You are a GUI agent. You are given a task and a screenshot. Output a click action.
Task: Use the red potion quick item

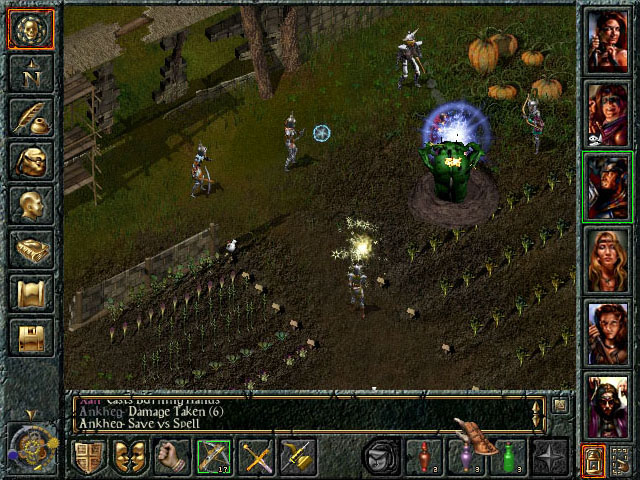(423, 457)
